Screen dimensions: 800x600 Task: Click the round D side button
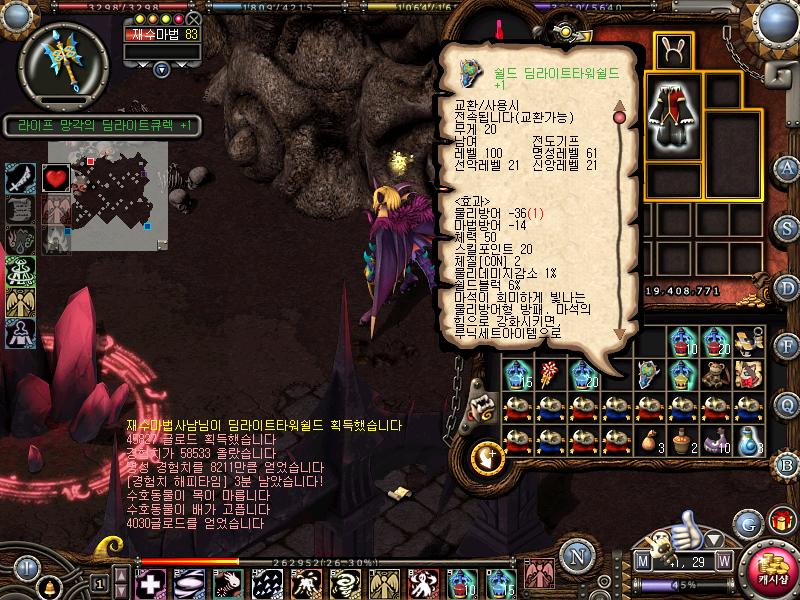click(787, 287)
